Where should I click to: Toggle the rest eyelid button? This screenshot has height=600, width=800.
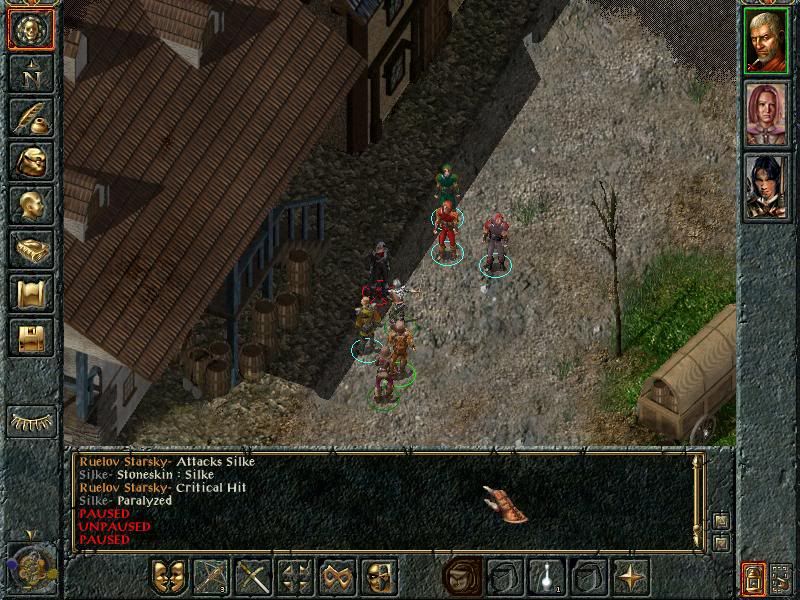[x=31, y=421]
